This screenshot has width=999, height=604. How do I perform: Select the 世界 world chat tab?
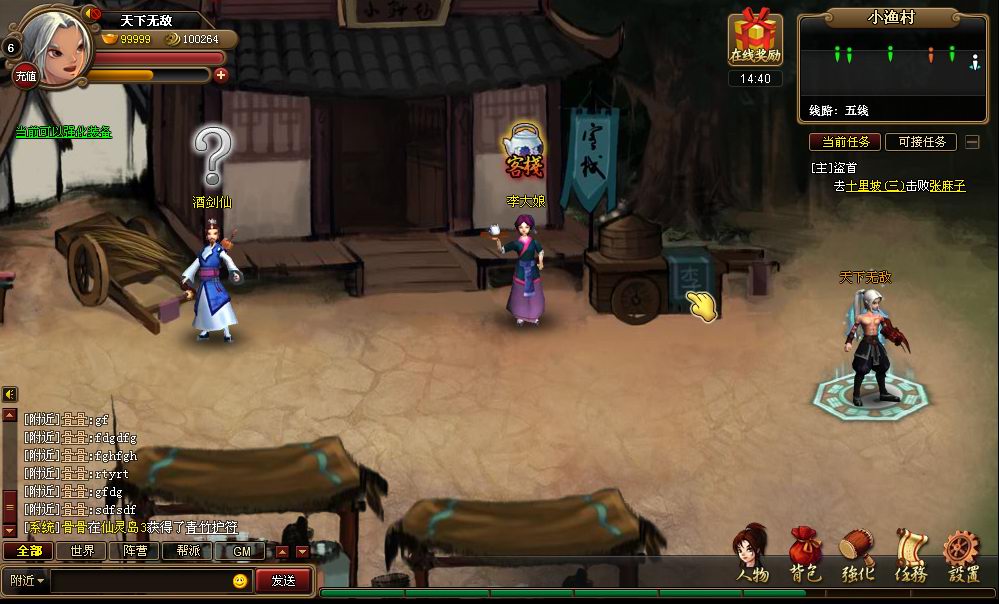pos(82,551)
